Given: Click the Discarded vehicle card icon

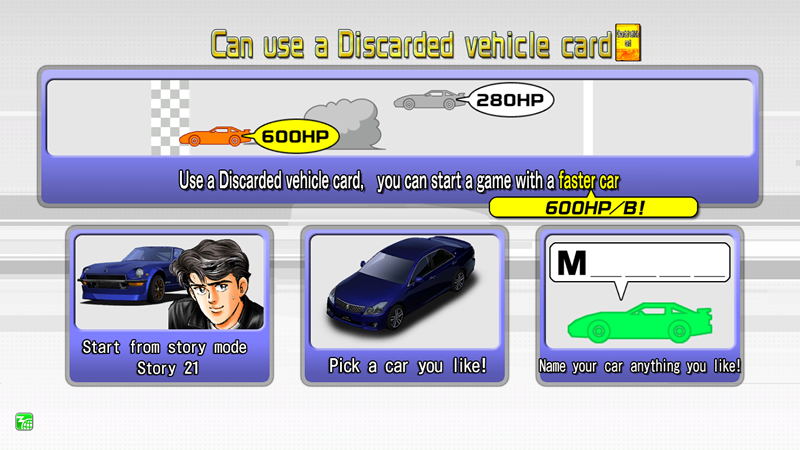Looking at the screenshot, I should click(628, 41).
